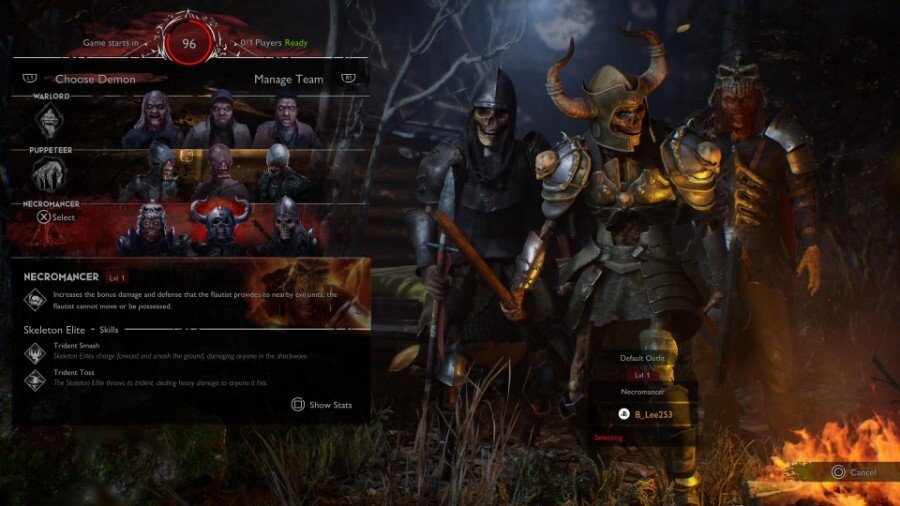Switch to the Choose Demon tab
Screen dimensions: 900x506
tap(95, 79)
